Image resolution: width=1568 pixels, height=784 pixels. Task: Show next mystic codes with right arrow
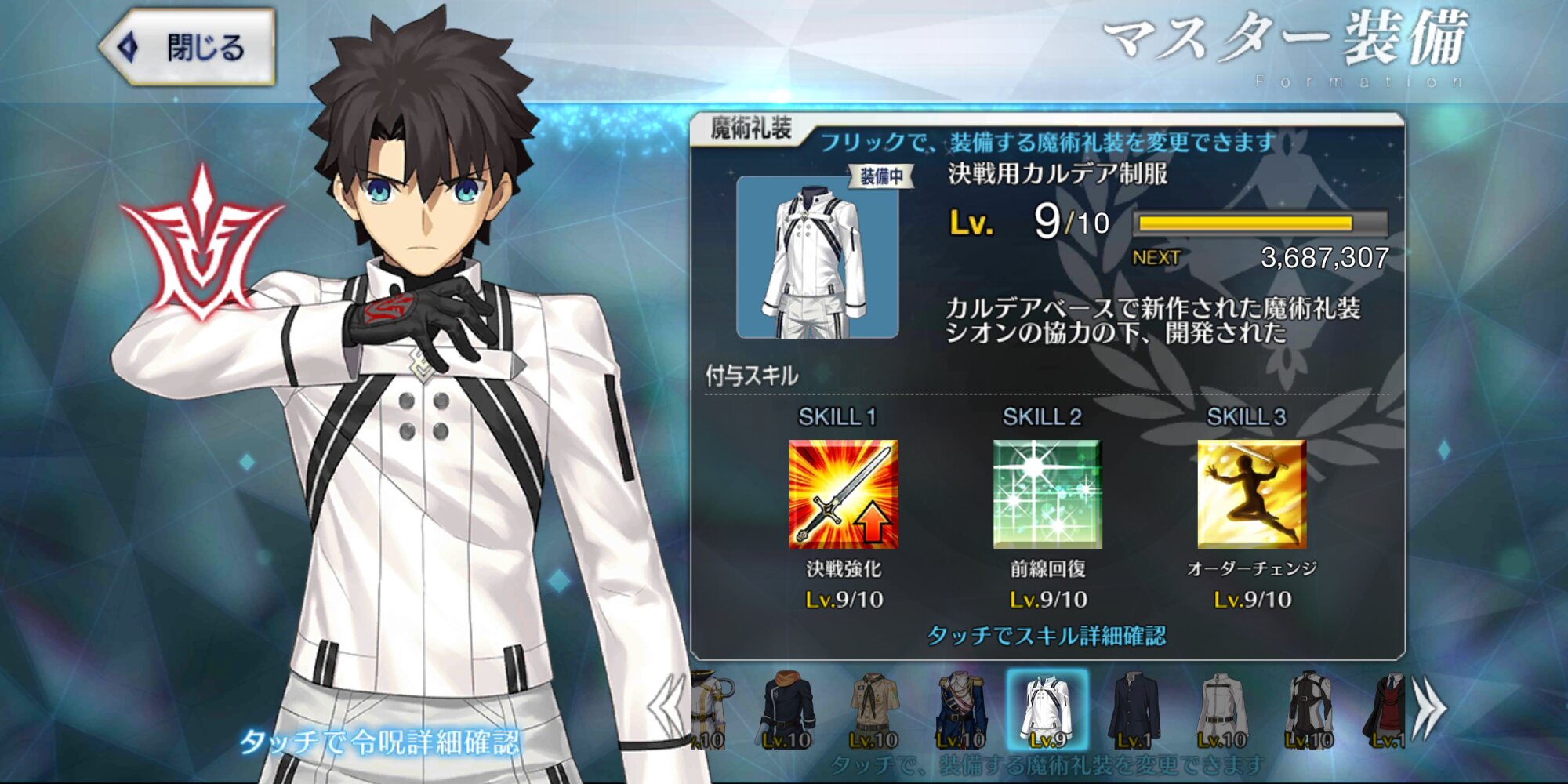click(1428, 708)
